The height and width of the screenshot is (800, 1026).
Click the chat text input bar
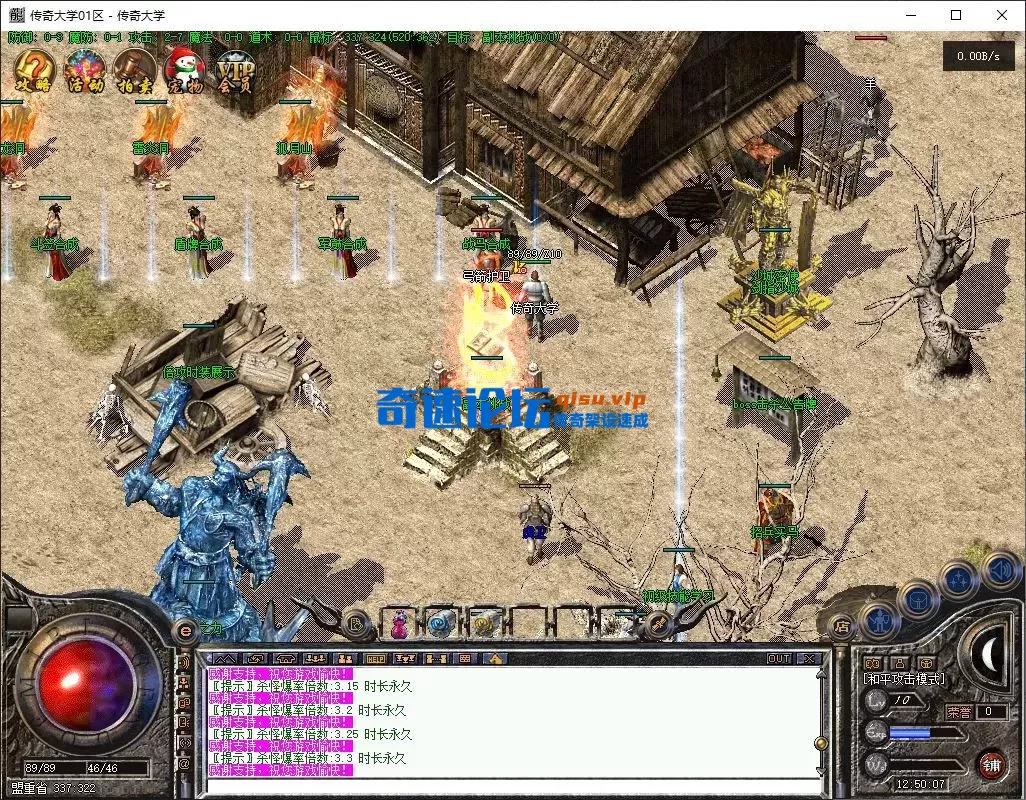click(x=510, y=786)
